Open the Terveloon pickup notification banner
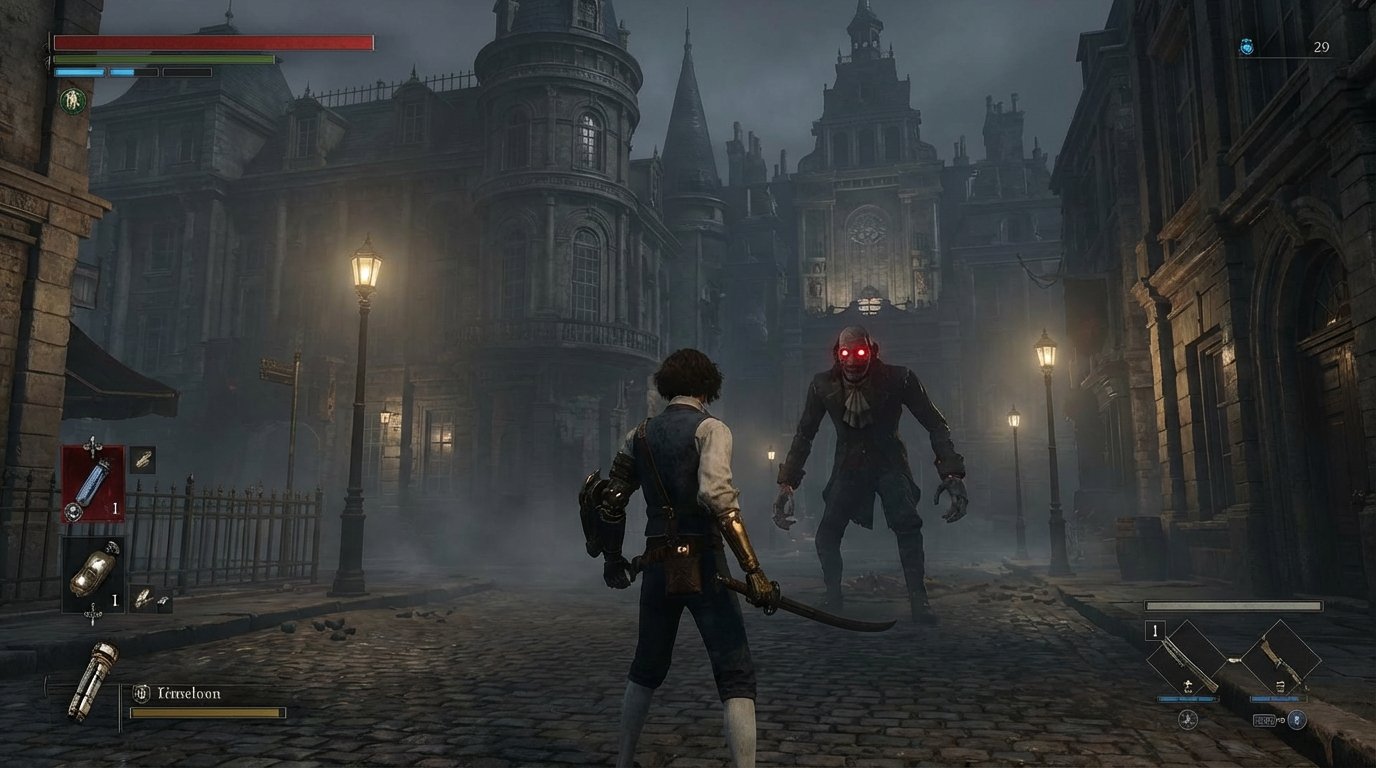 (x=195, y=691)
